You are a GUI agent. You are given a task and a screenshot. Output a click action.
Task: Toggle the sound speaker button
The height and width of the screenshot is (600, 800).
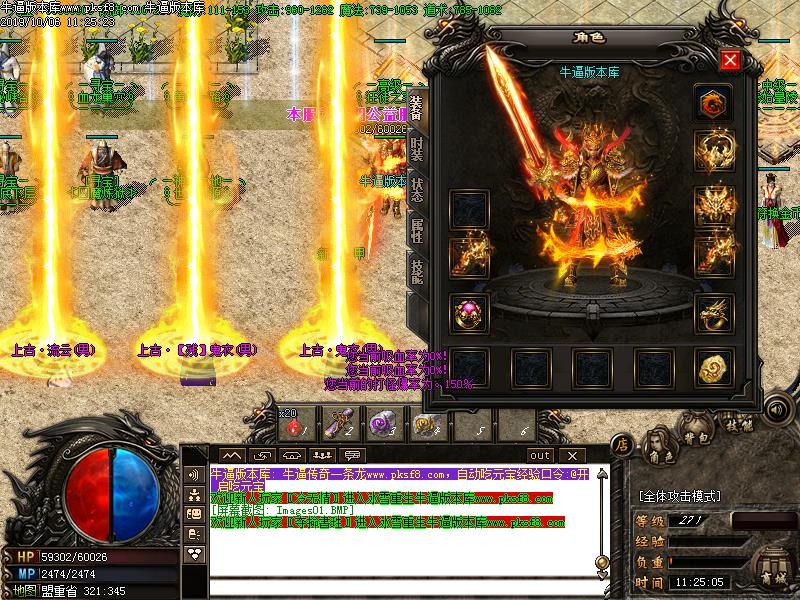pyautogui.click(x=776, y=409)
